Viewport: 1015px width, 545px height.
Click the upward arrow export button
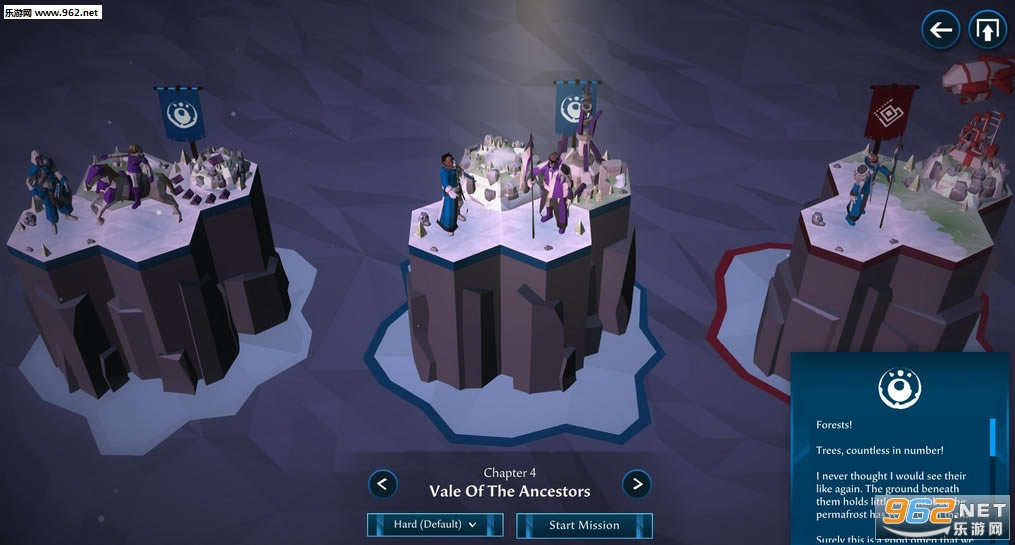click(x=986, y=30)
